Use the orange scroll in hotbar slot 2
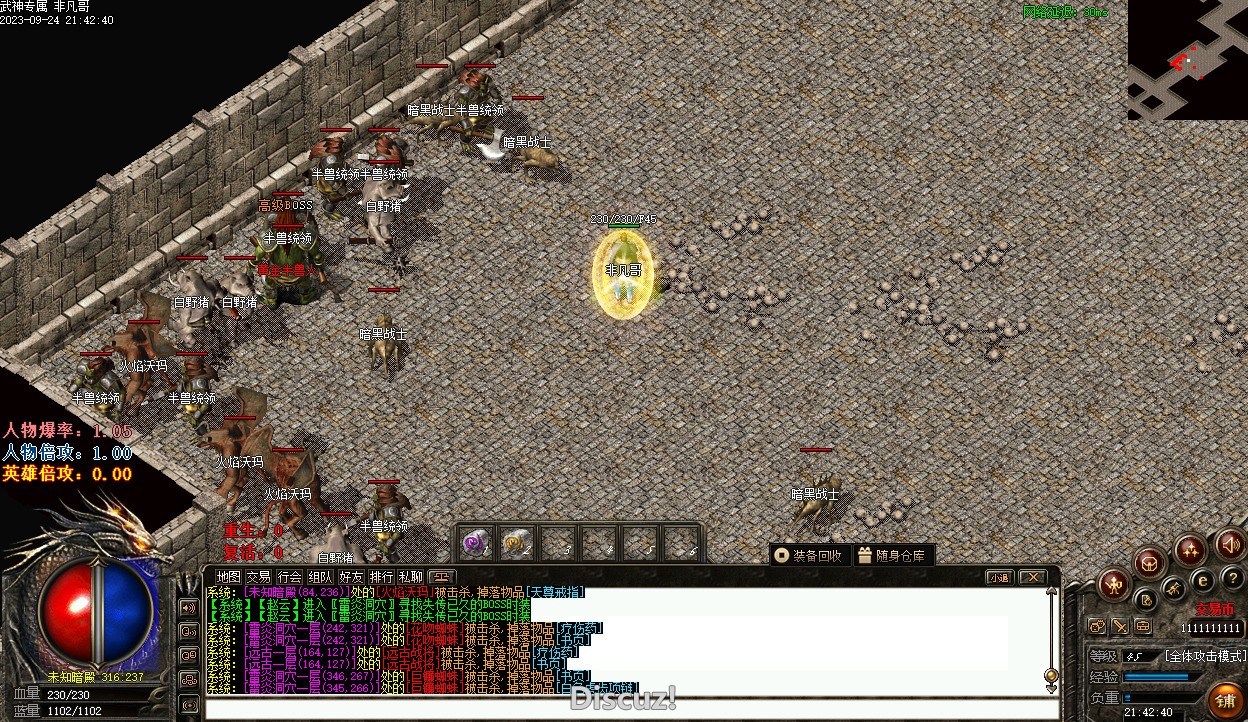 click(x=515, y=543)
